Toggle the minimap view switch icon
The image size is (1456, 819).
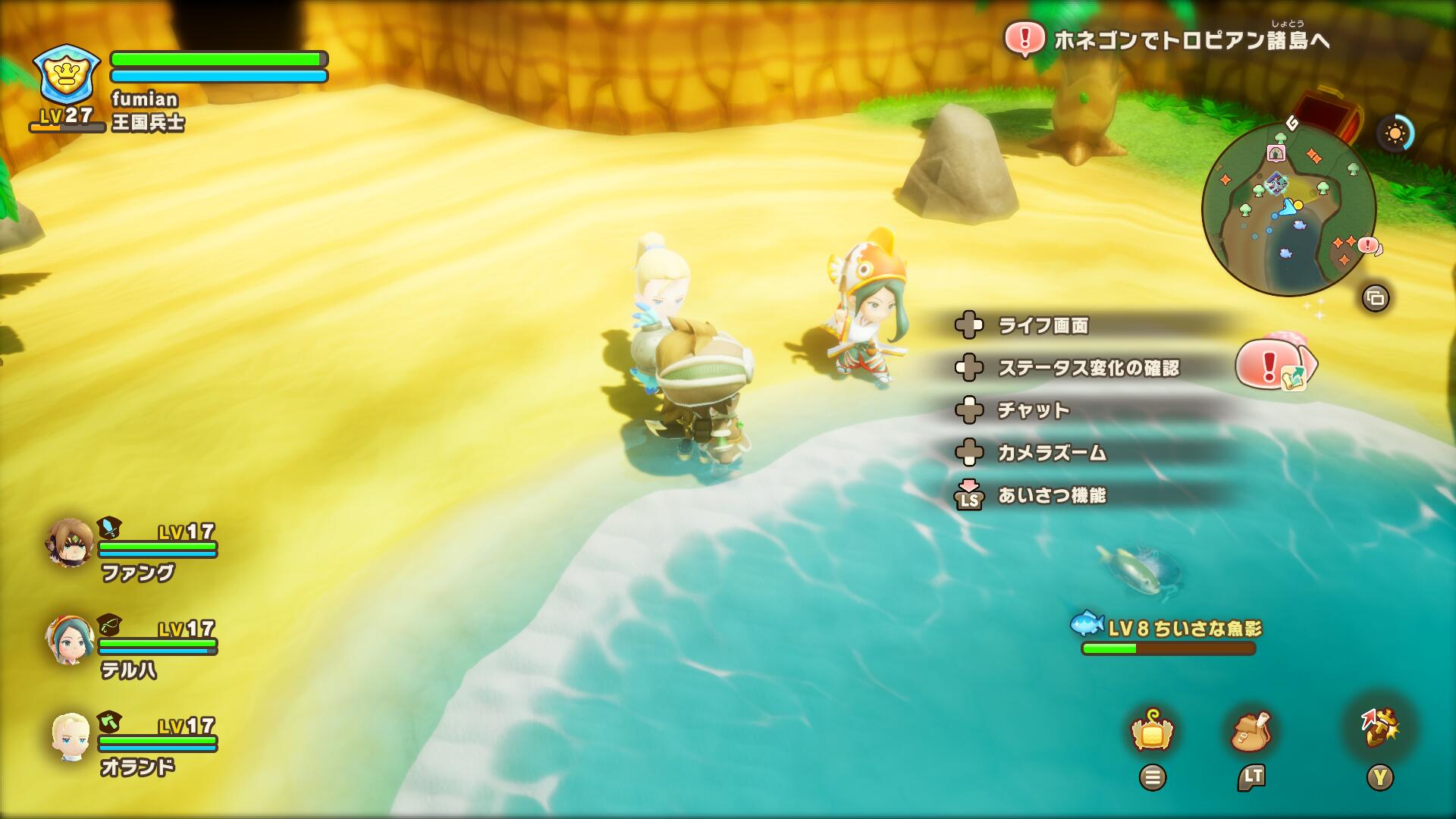[1376, 298]
